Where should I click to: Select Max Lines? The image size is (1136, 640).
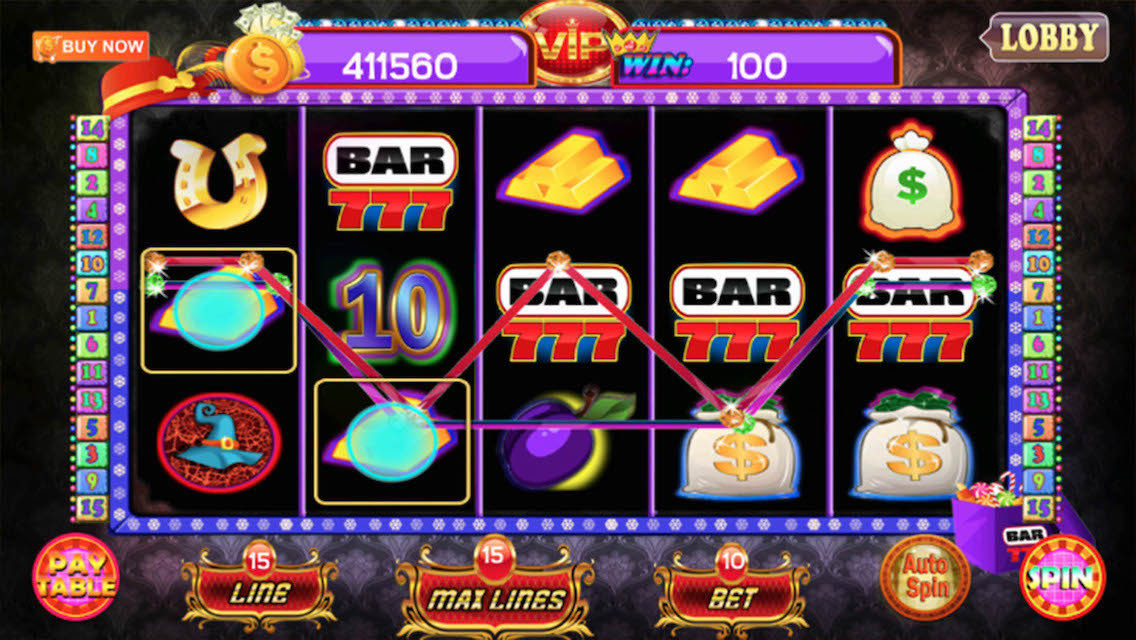[495, 596]
